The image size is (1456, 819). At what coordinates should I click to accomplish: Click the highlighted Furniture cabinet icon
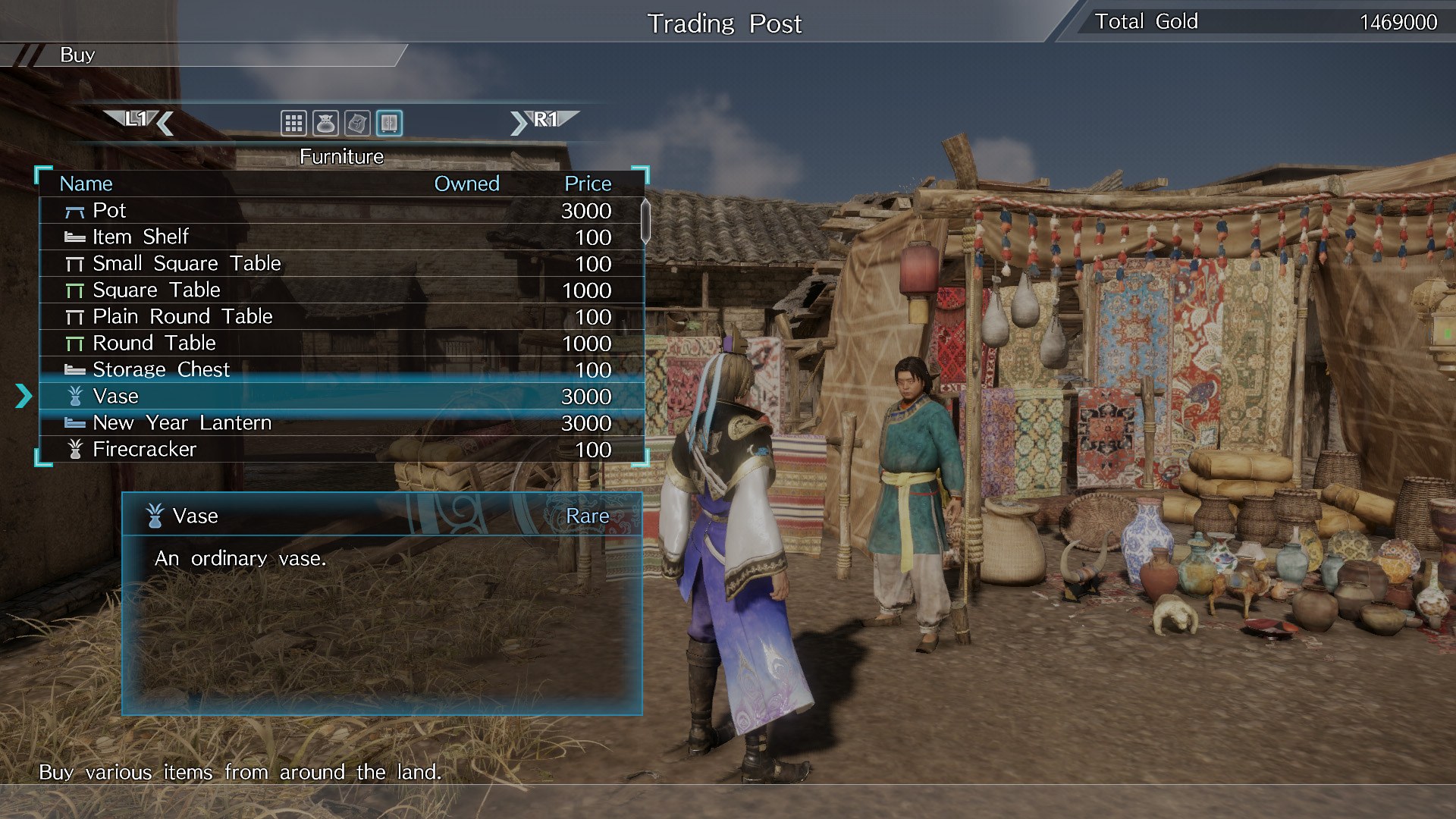(x=389, y=123)
